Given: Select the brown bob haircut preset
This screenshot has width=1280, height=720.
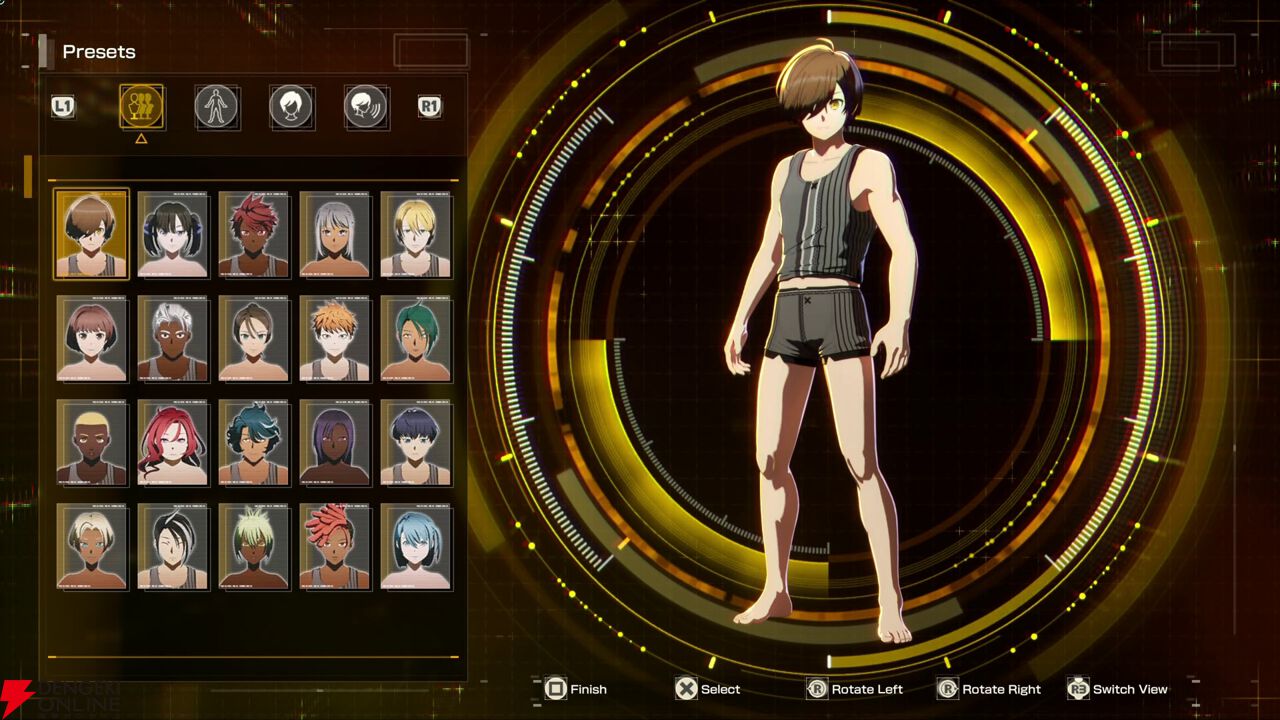Looking at the screenshot, I should point(92,338).
